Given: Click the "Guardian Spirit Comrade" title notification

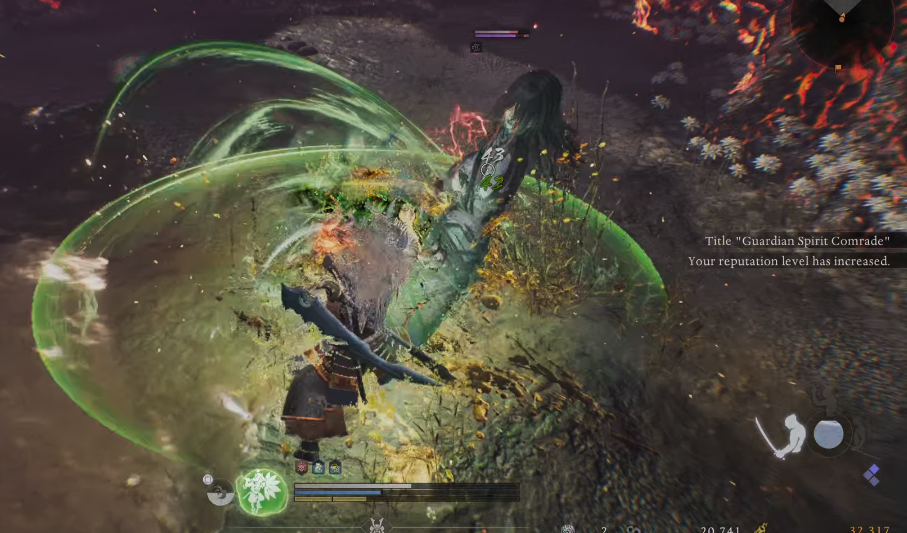Looking at the screenshot, I should pyautogui.click(x=796, y=240).
